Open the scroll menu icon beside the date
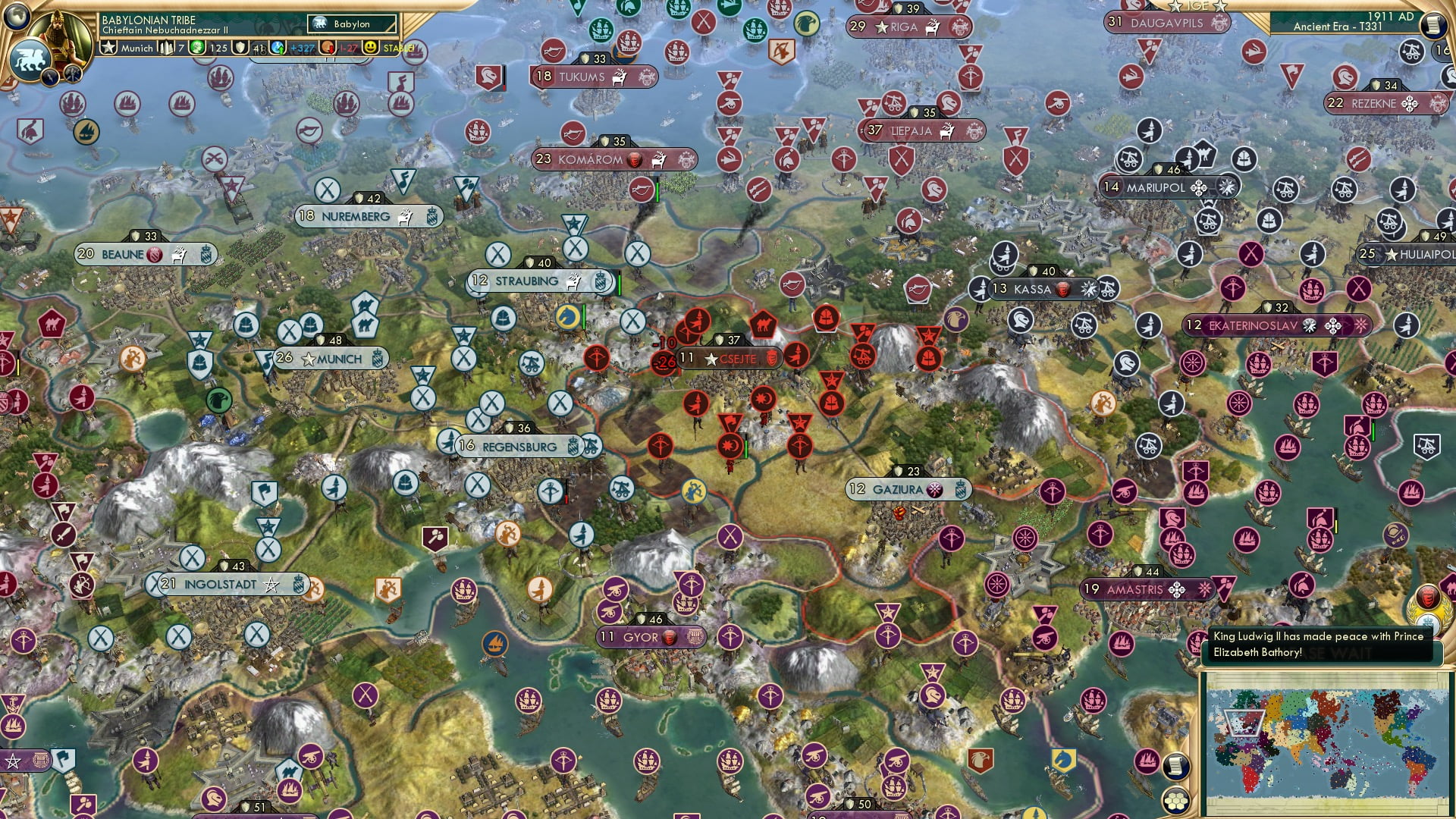 coord(1432,24)
